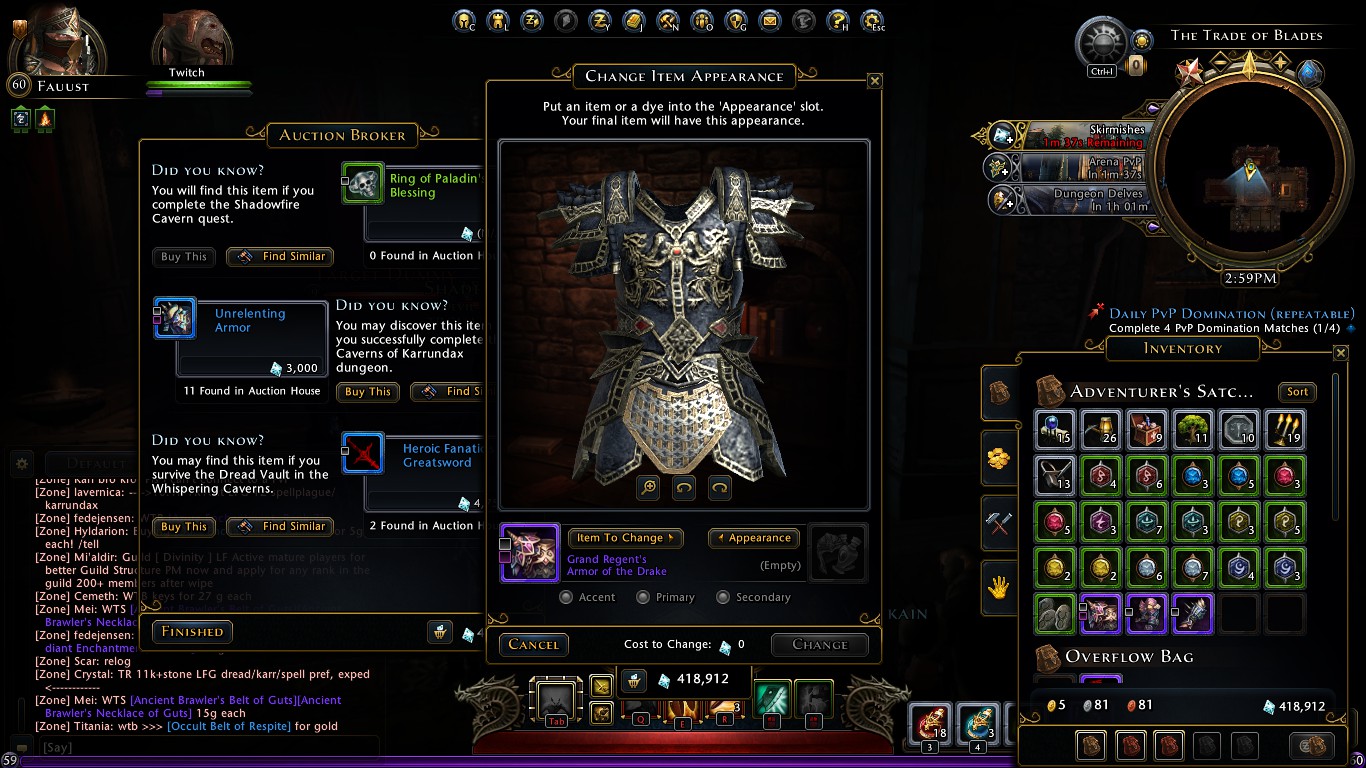The height and width of the screenshot is (768, 1366).
Task: Click Finished in the Auction Broker
Action: [x=192, y=632]
